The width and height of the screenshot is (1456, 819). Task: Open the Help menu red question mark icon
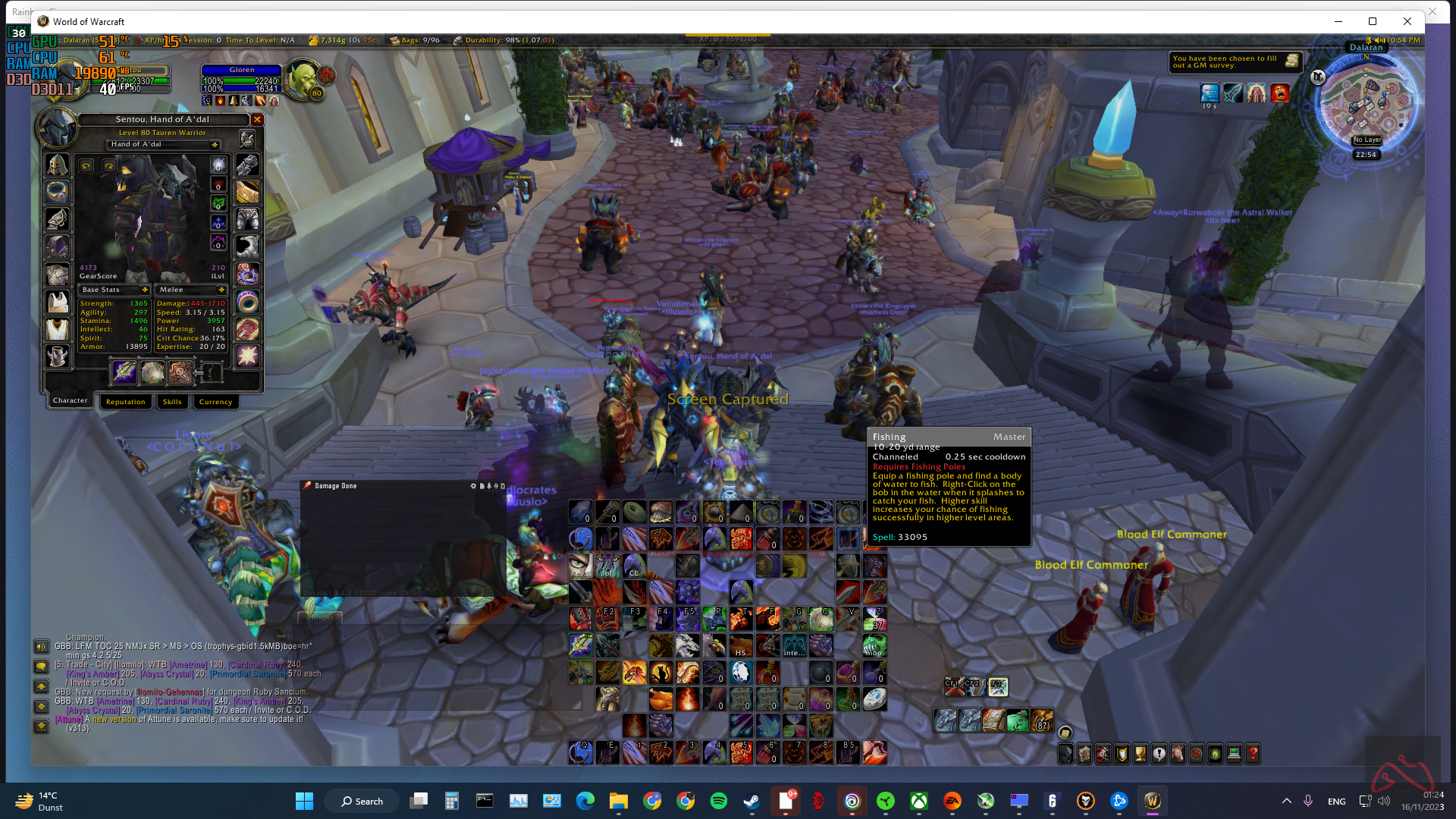tap(1251, 755)
